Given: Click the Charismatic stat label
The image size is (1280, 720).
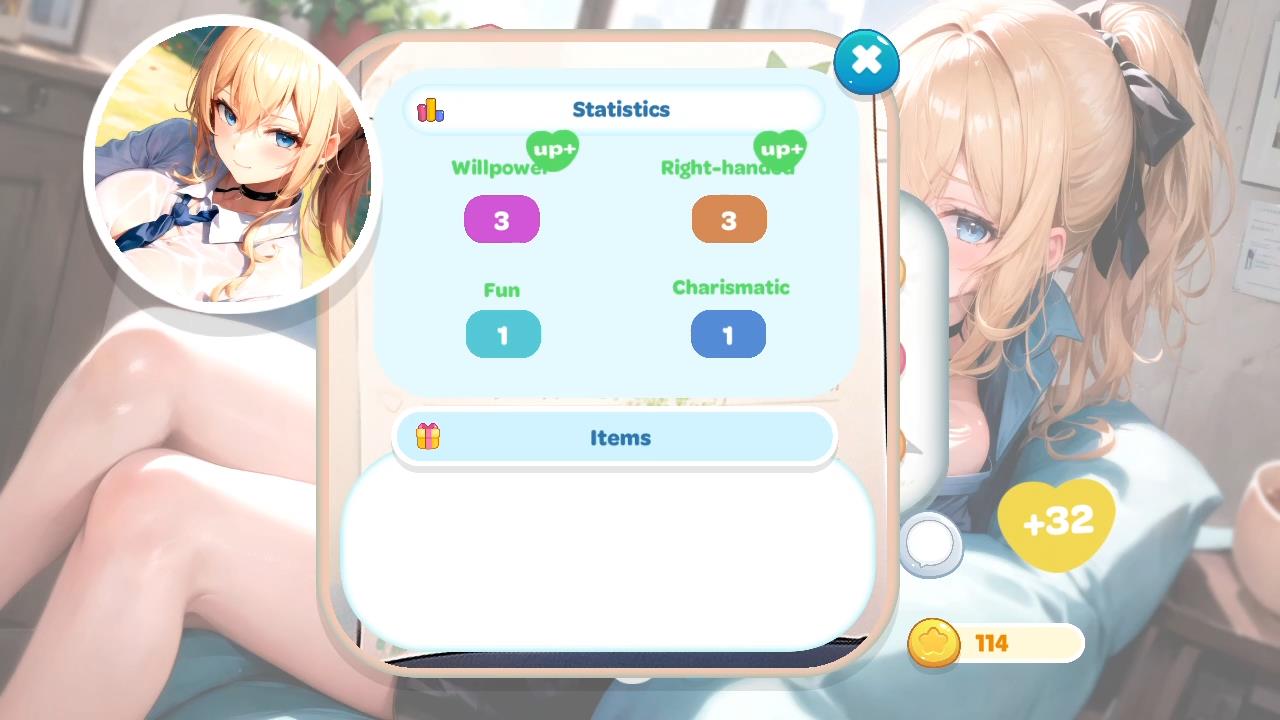Looking at the screenshot, I should pyautogui.click(x=730, y=288).
